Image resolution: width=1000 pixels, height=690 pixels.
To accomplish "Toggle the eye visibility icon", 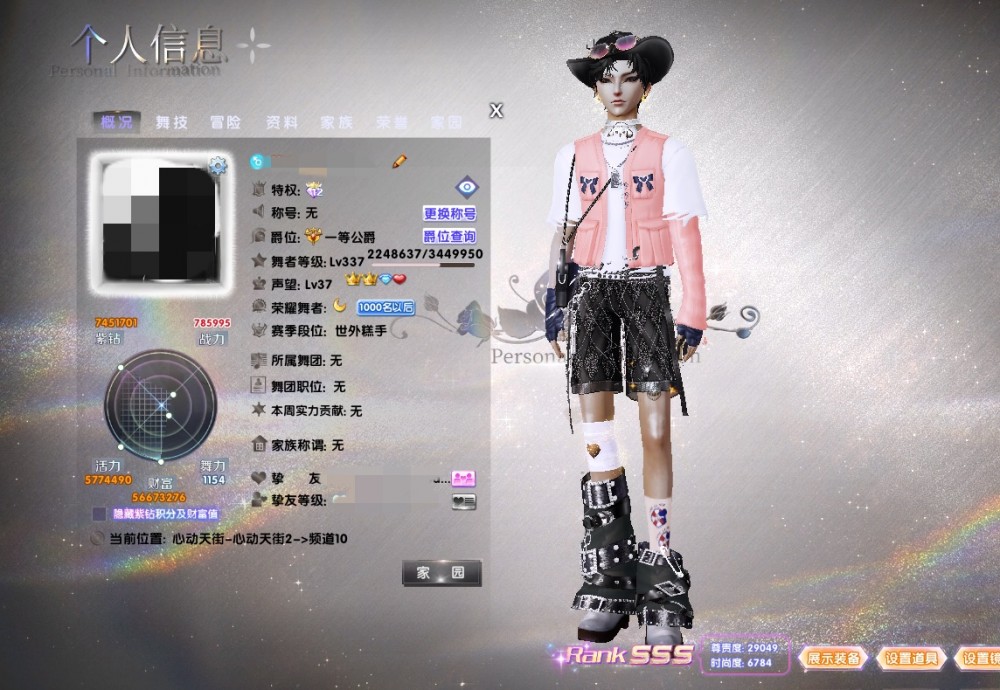I will tap(467, 187).
